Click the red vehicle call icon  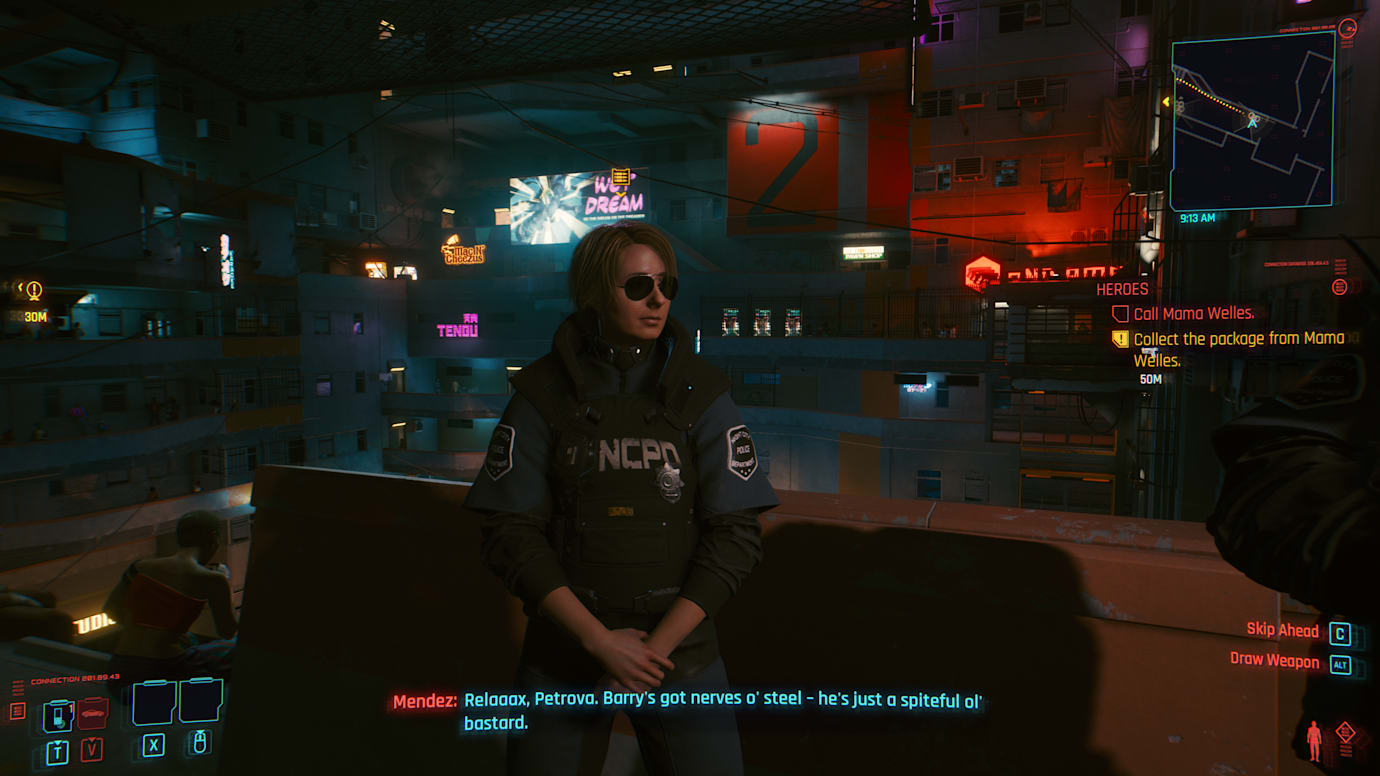[x=92, y=712]
